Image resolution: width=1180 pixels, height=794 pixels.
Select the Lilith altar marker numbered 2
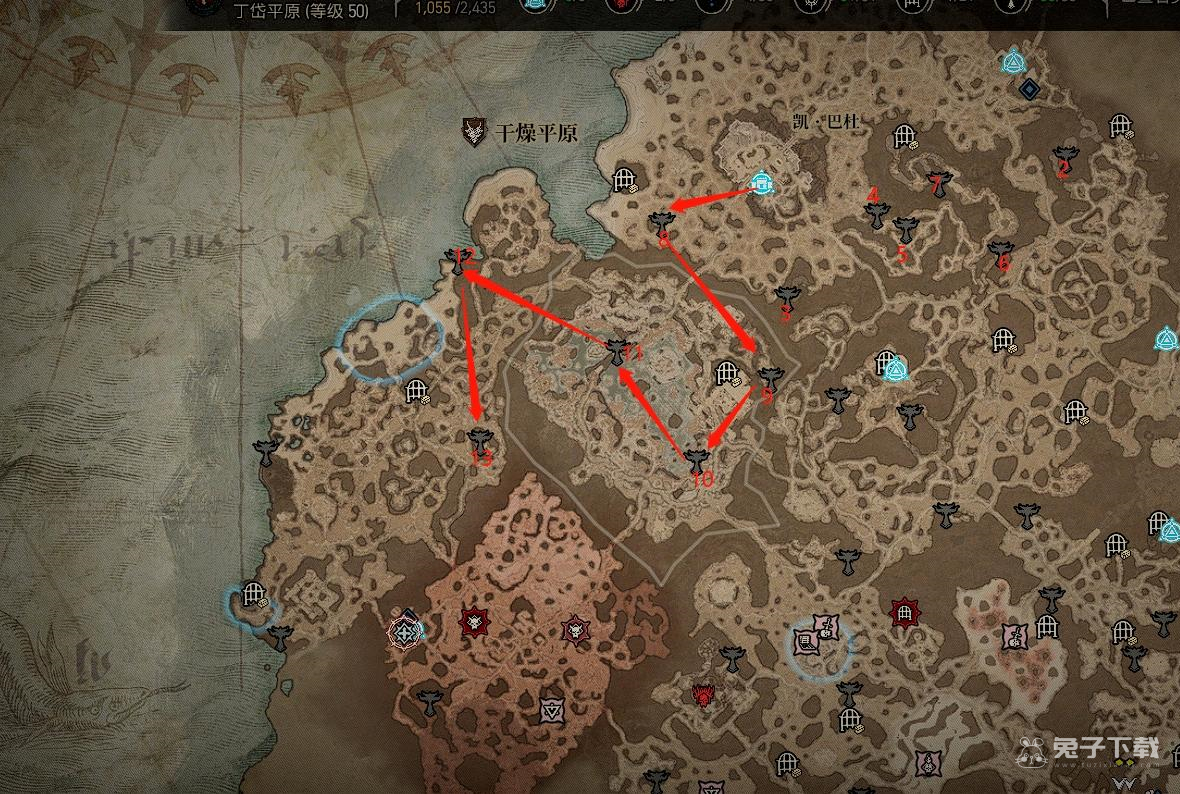click(1065, 157)
